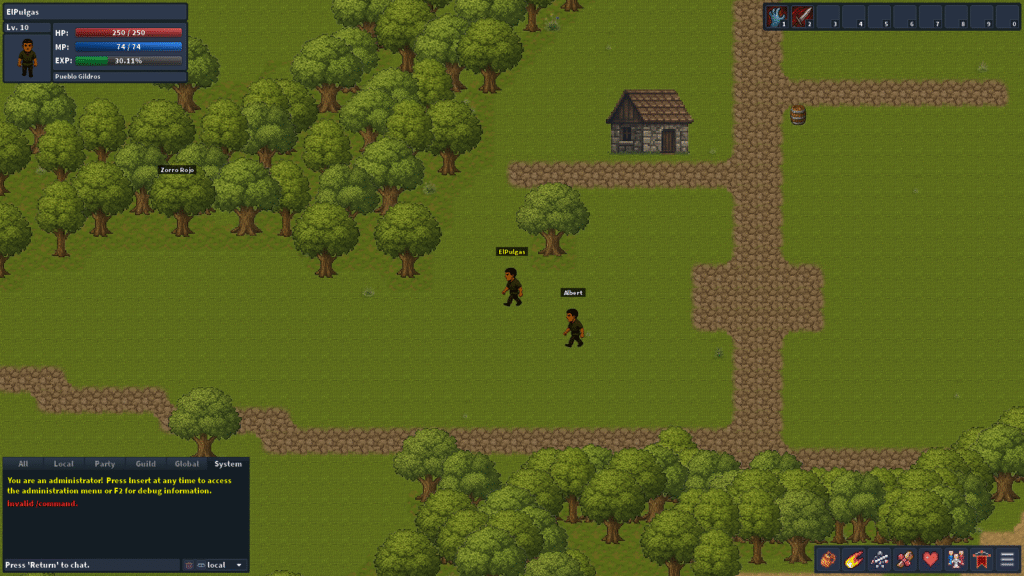Click the chat input field

coord(92,565)
